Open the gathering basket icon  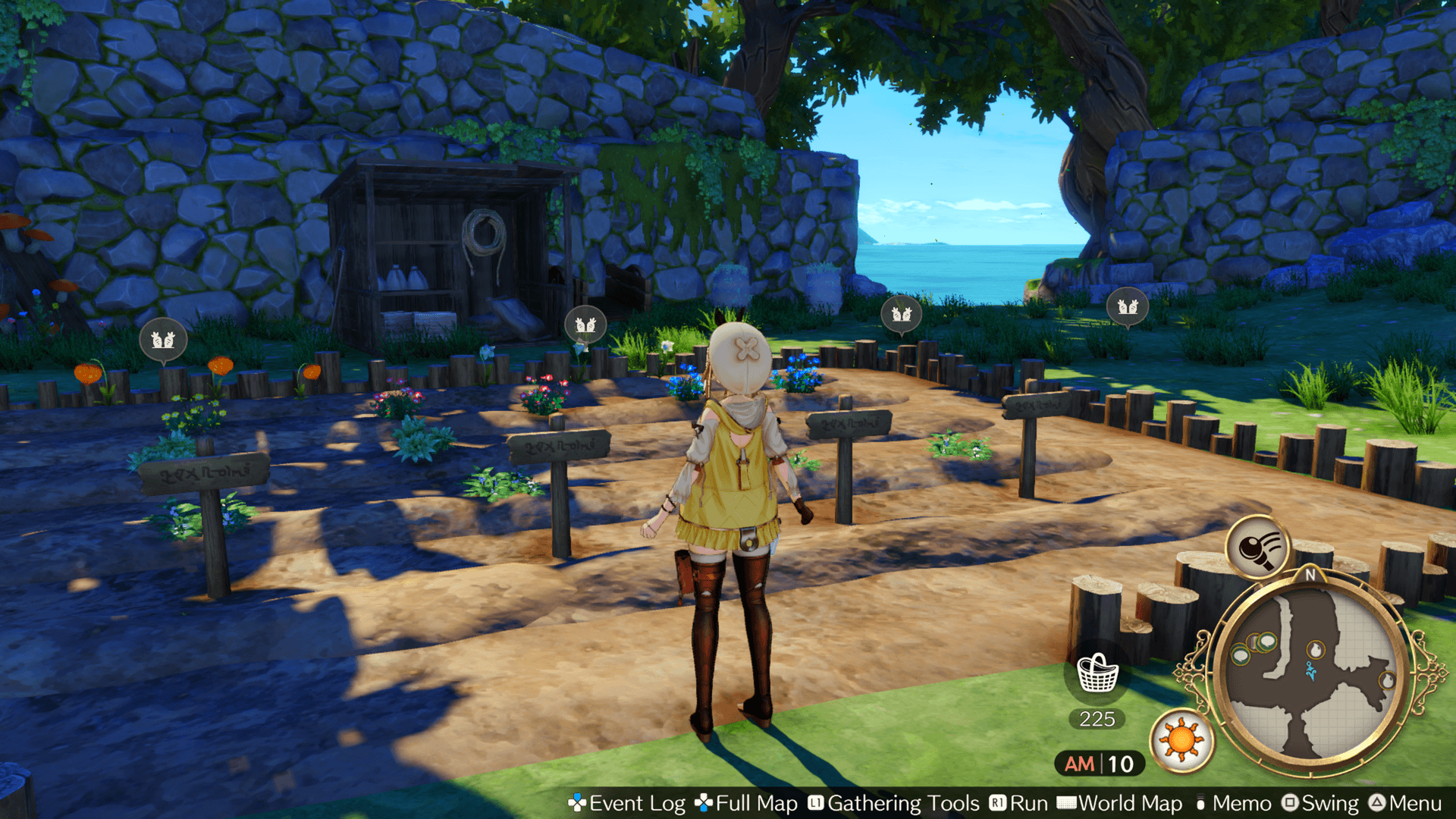1097,673
